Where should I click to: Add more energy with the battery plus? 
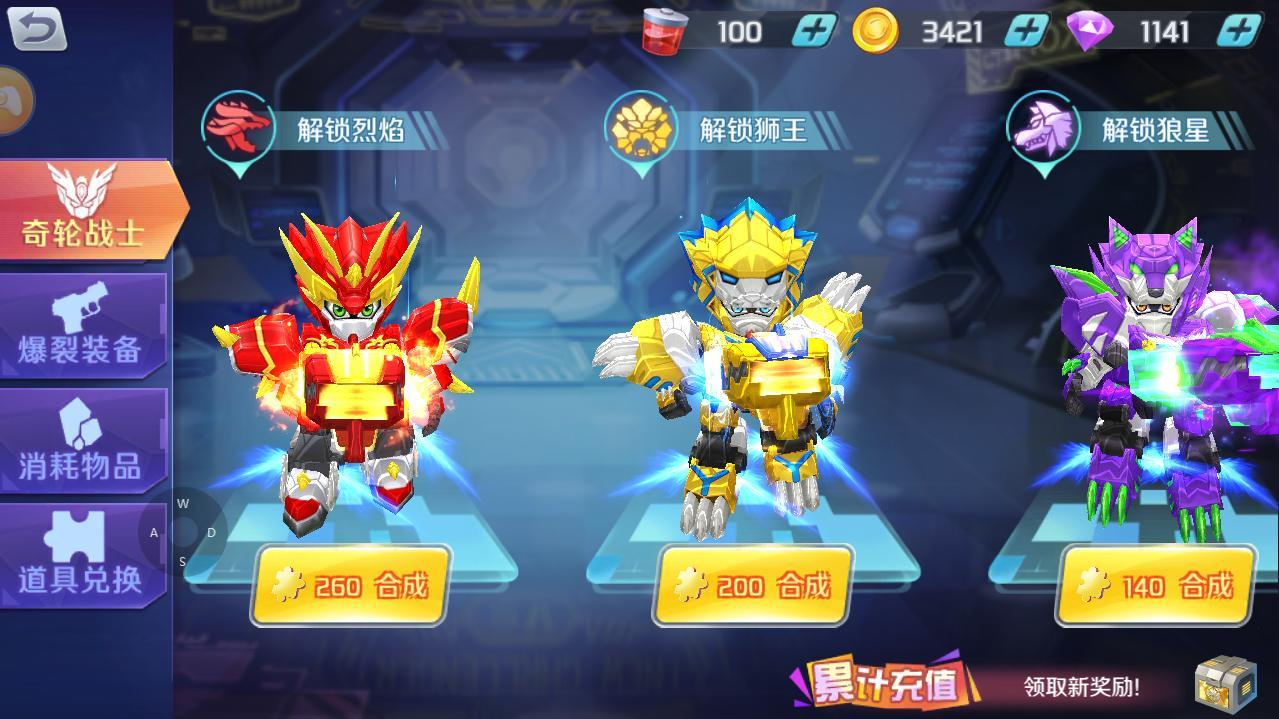814,31
